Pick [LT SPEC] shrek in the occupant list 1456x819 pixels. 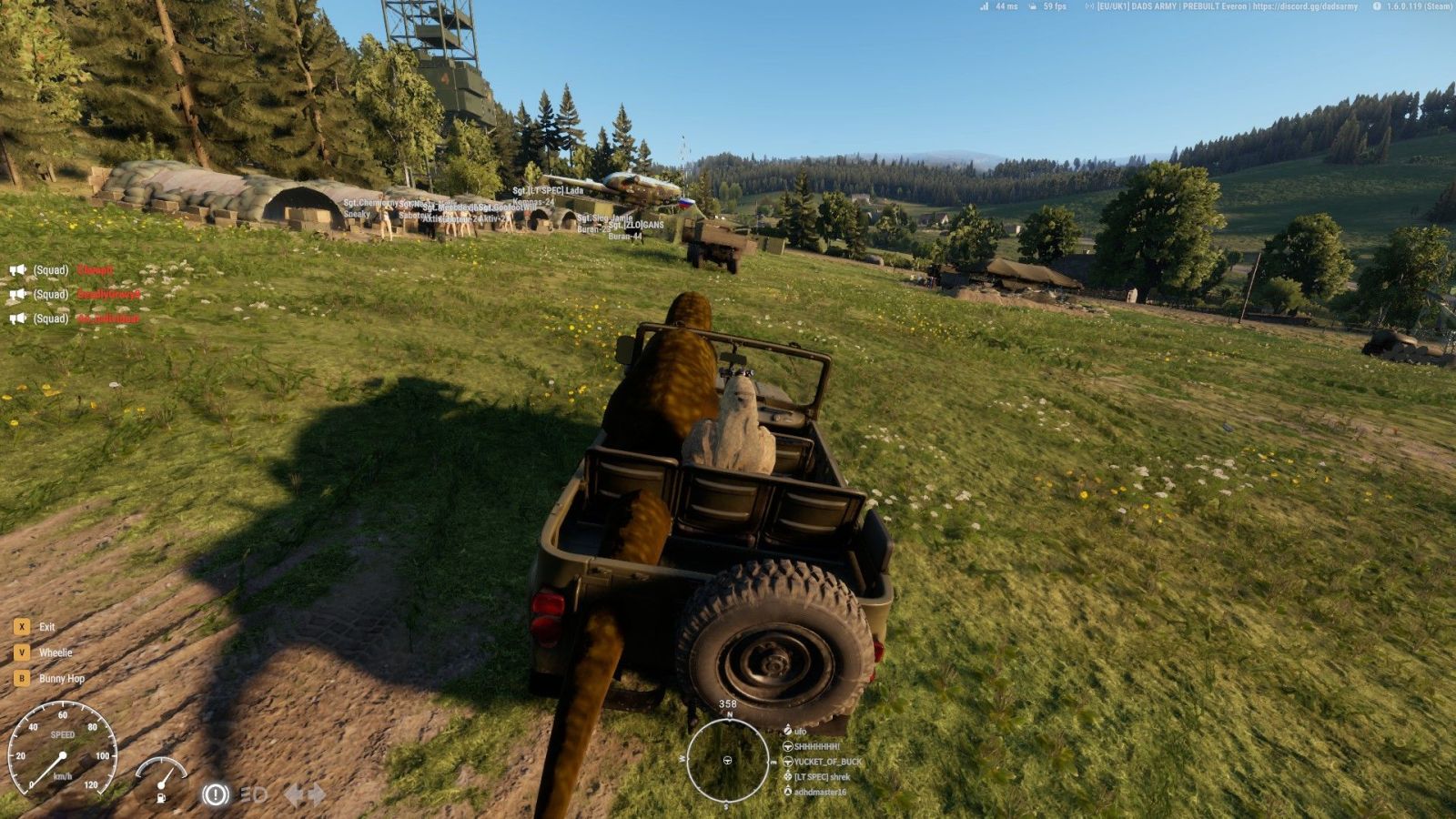point(821,777)
